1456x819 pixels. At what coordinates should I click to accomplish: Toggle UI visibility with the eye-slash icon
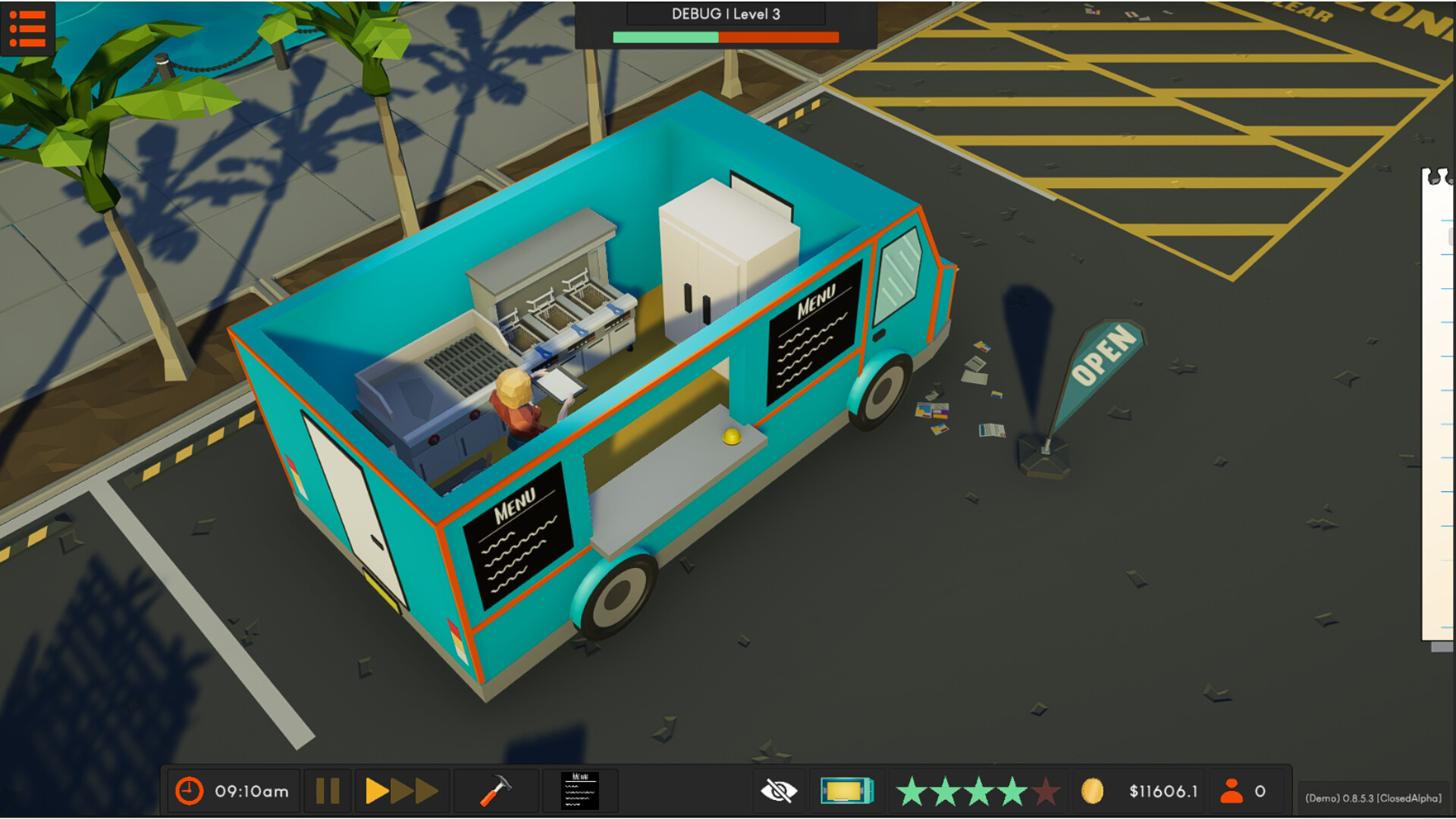[778, 791]
